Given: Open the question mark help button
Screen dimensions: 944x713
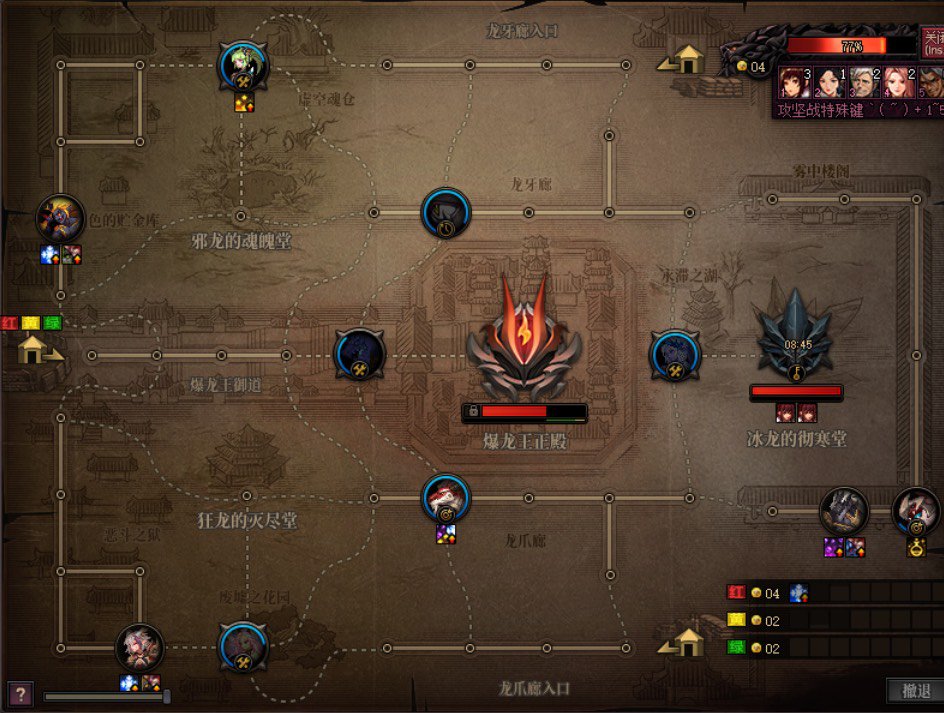Looking at the screenshot, I should tap(20, 693).
